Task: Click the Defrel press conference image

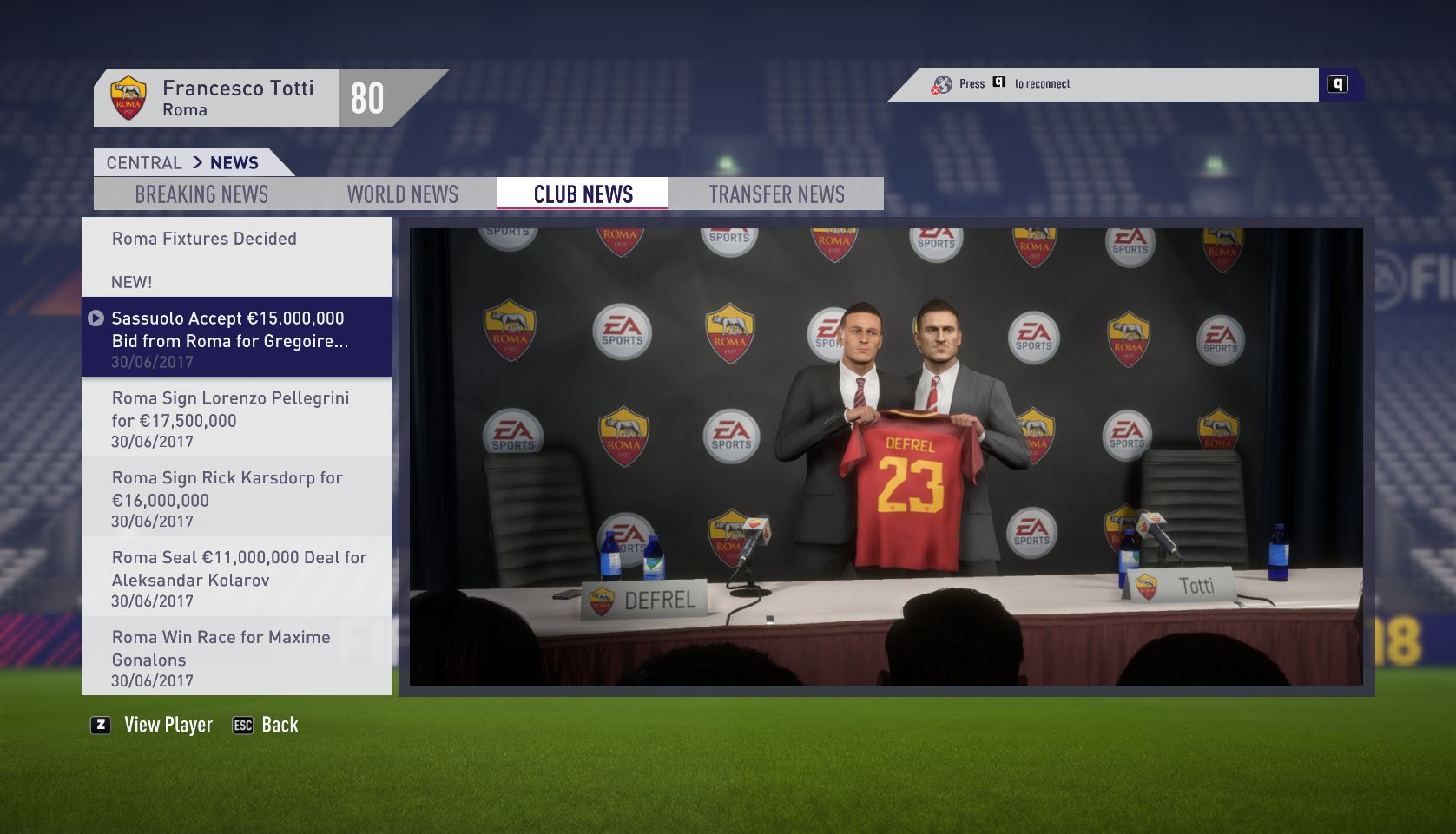Action: (x=886, y=456)
